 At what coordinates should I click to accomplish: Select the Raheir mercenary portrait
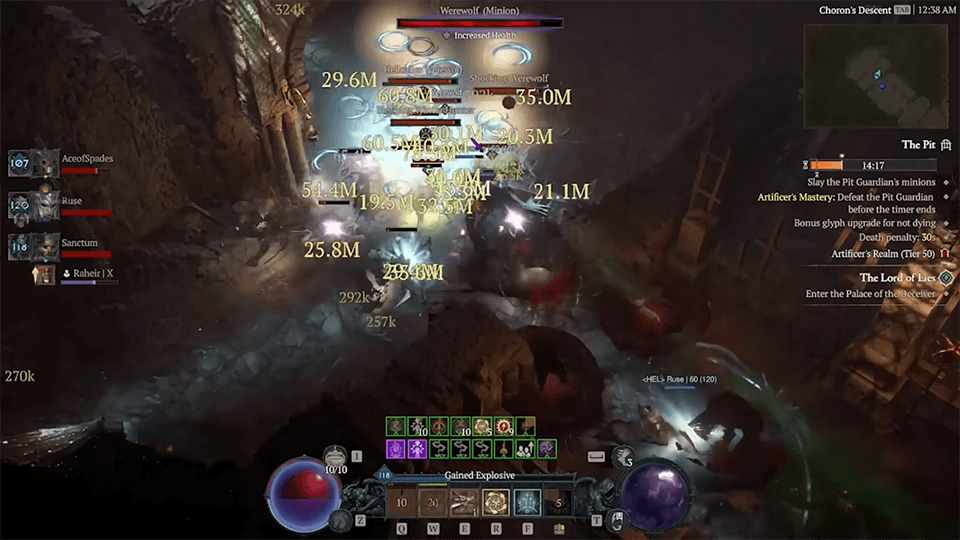[44, 274]
